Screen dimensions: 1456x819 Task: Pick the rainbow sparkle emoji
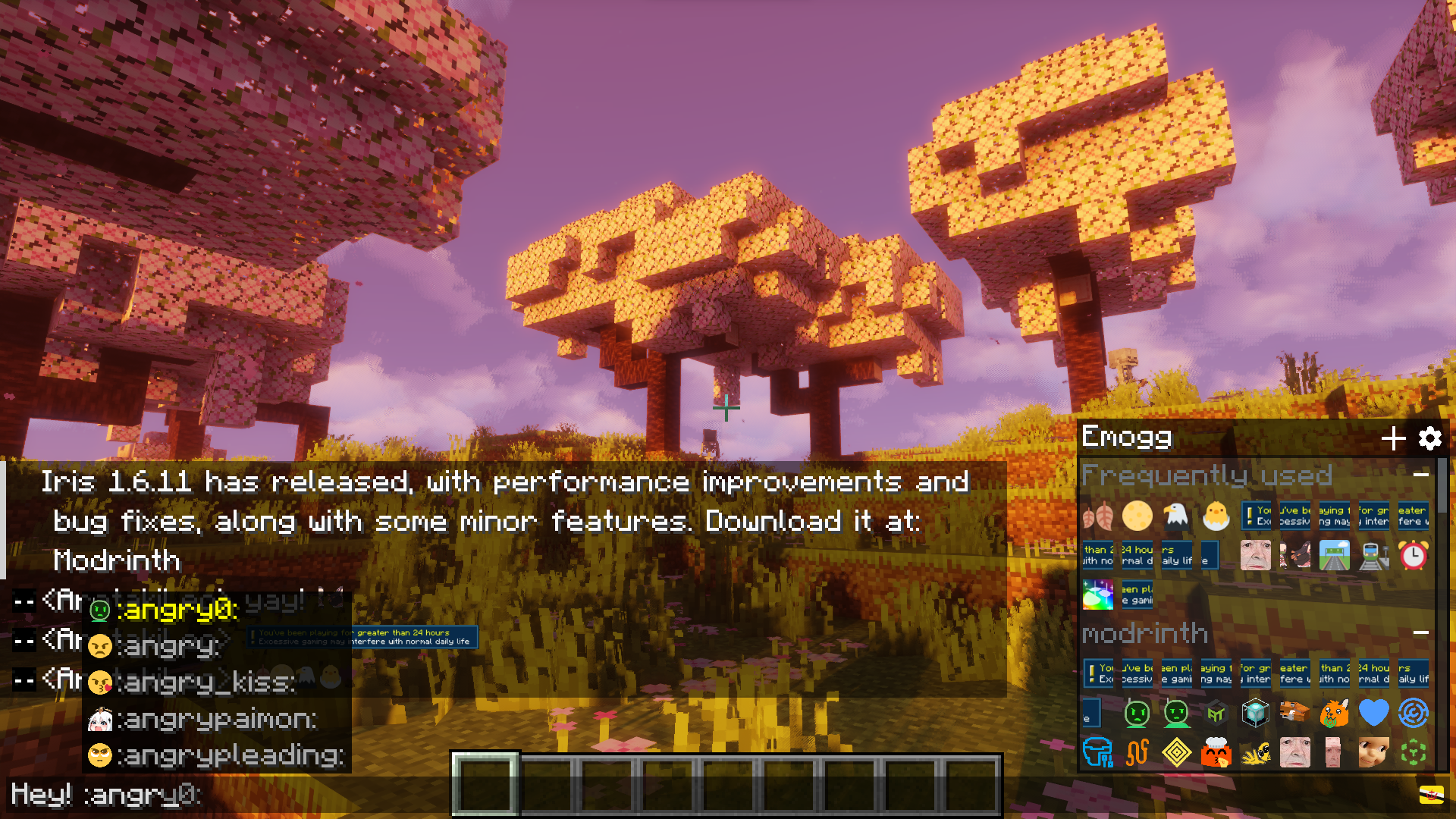coord(1097,595)
